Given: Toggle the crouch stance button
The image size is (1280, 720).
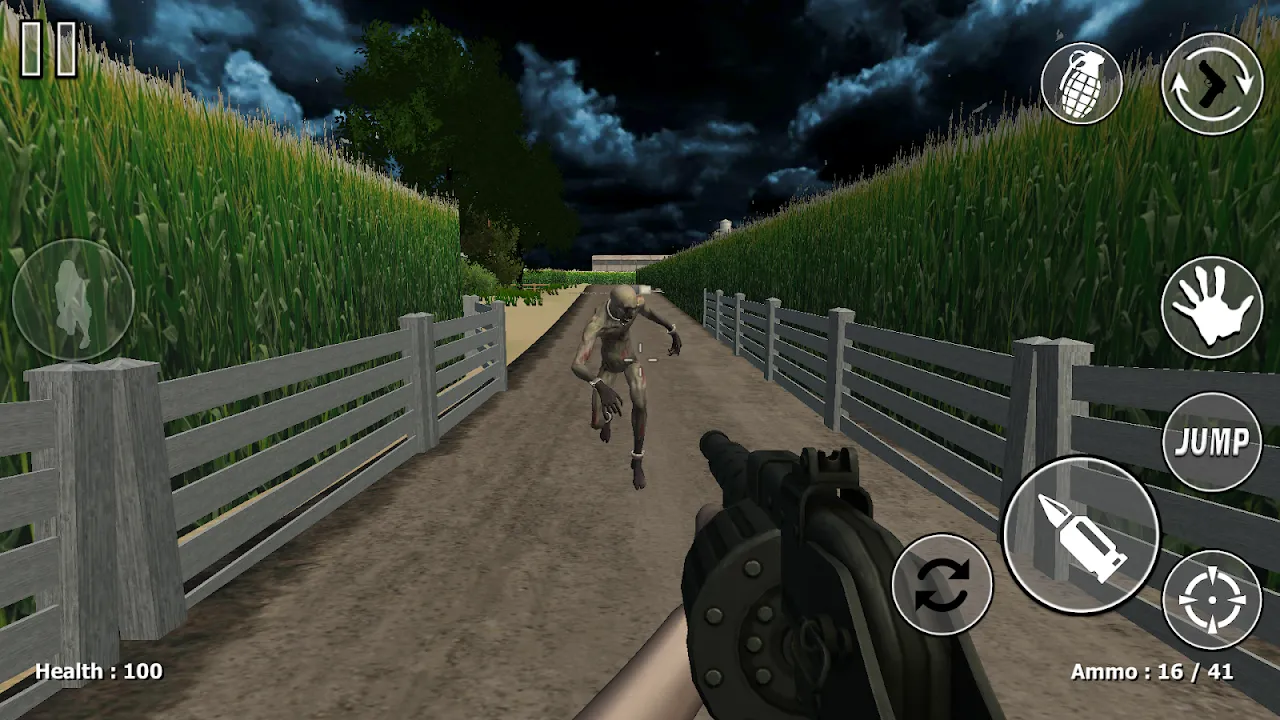Looking at the screenshot, I should (x=73, y=299).
